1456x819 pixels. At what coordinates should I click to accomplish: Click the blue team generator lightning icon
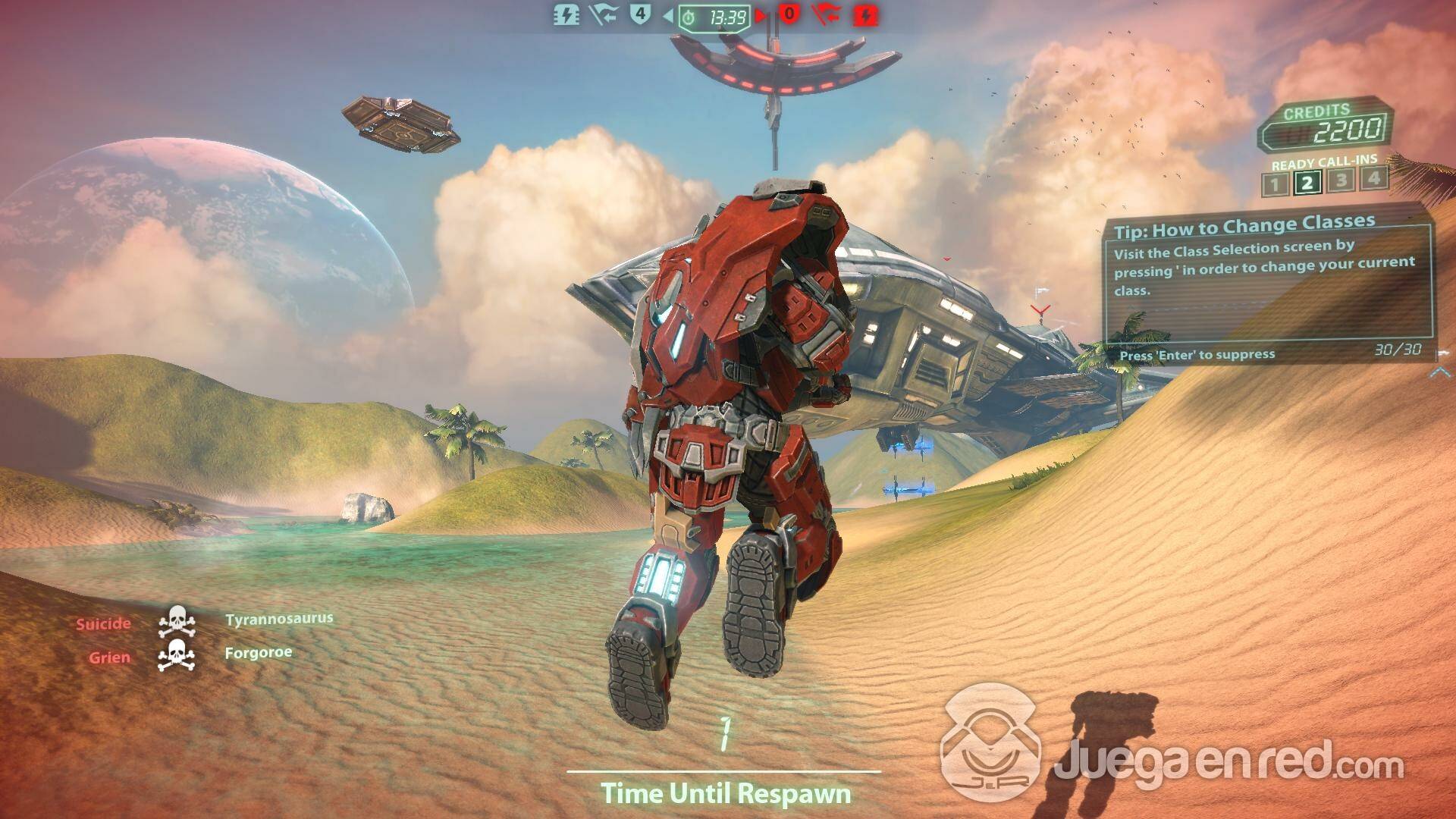click(x=566, y=15)
